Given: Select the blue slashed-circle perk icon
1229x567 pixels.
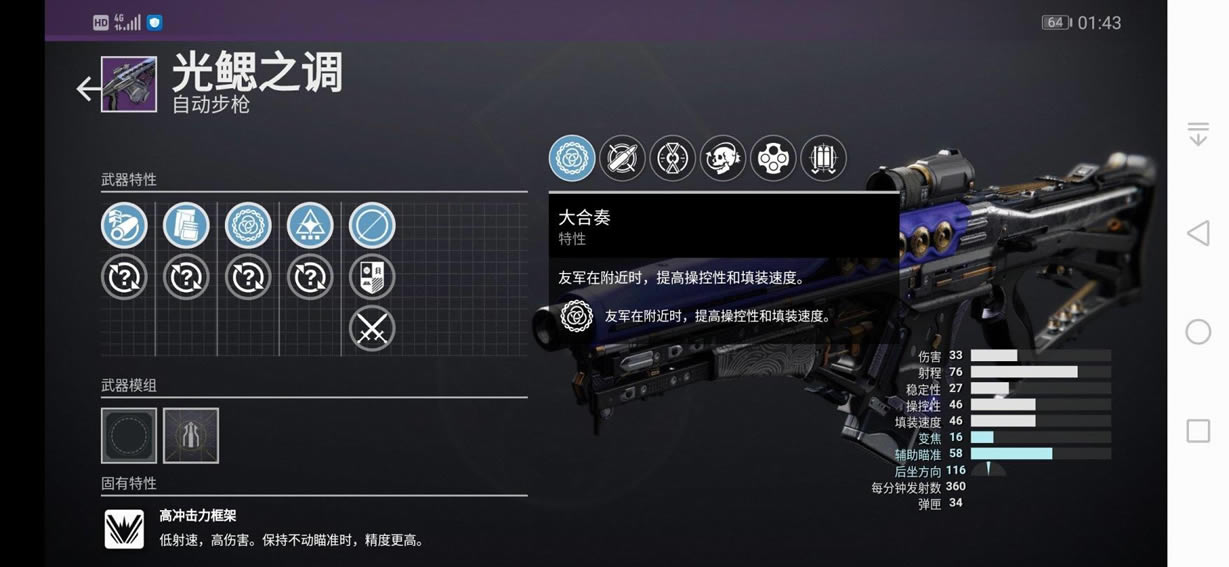Looking at the screenshot, I should pos(372,226).
